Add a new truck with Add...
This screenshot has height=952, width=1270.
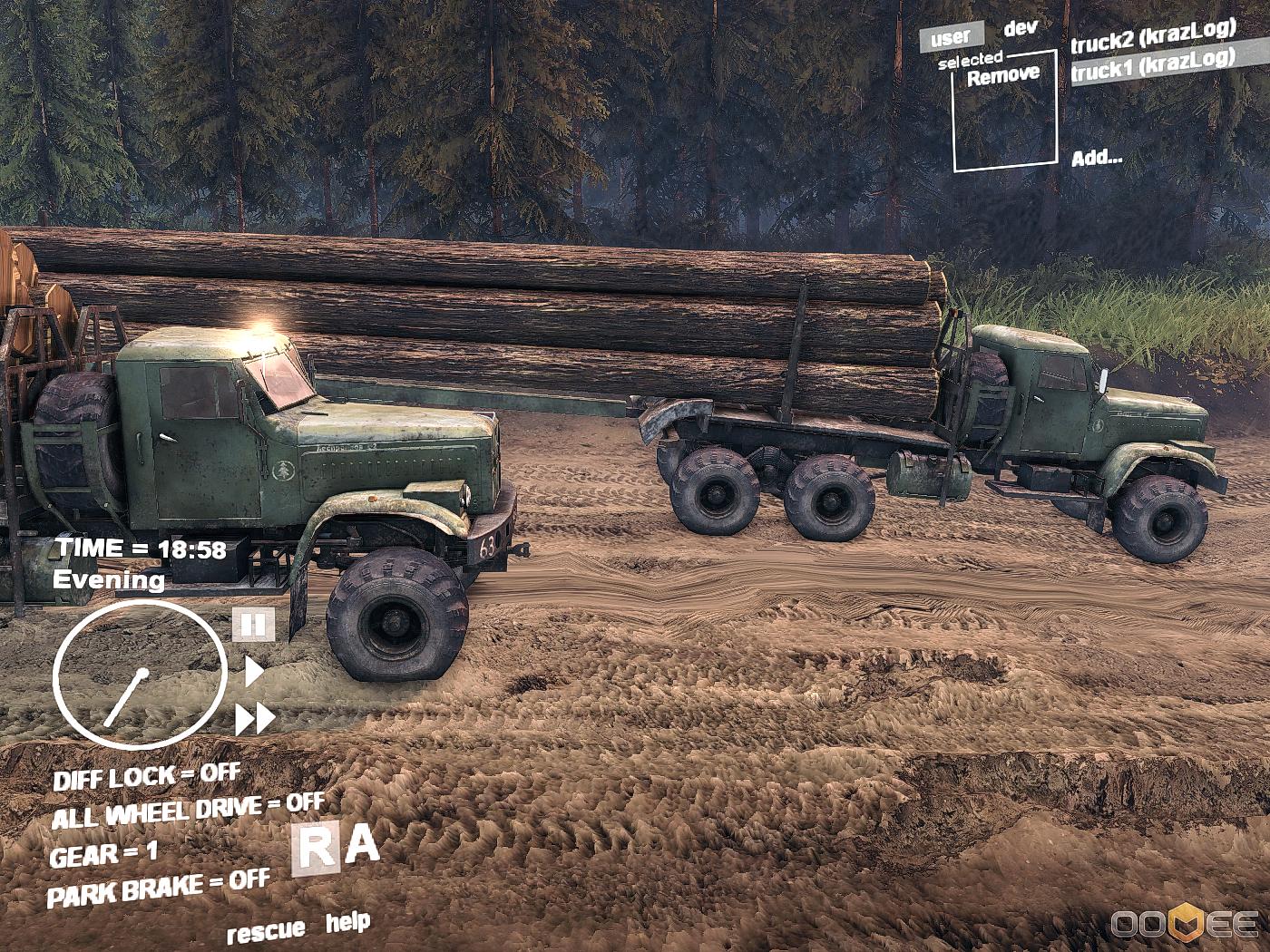(1097, 158)
